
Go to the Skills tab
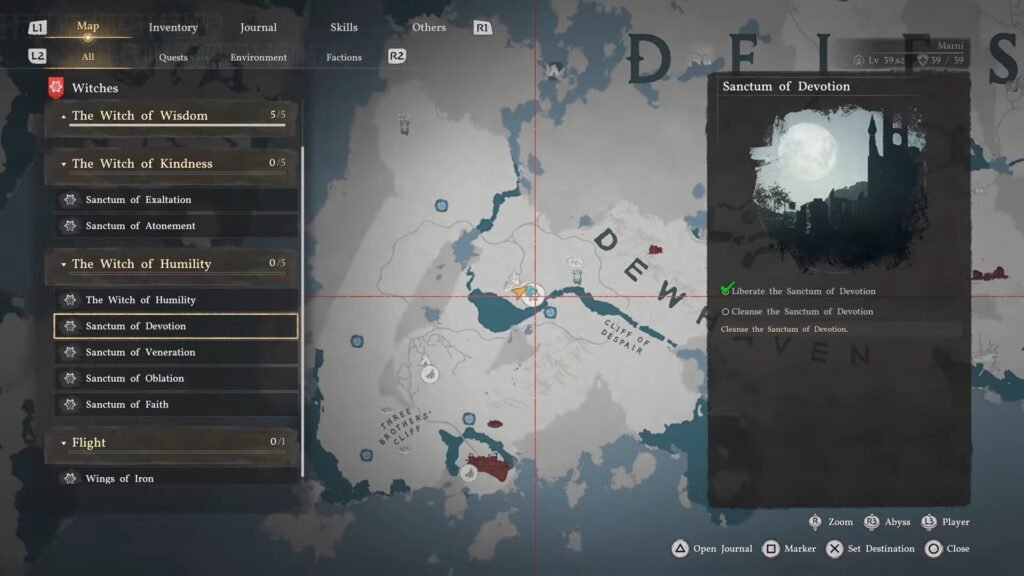[343, 27]
